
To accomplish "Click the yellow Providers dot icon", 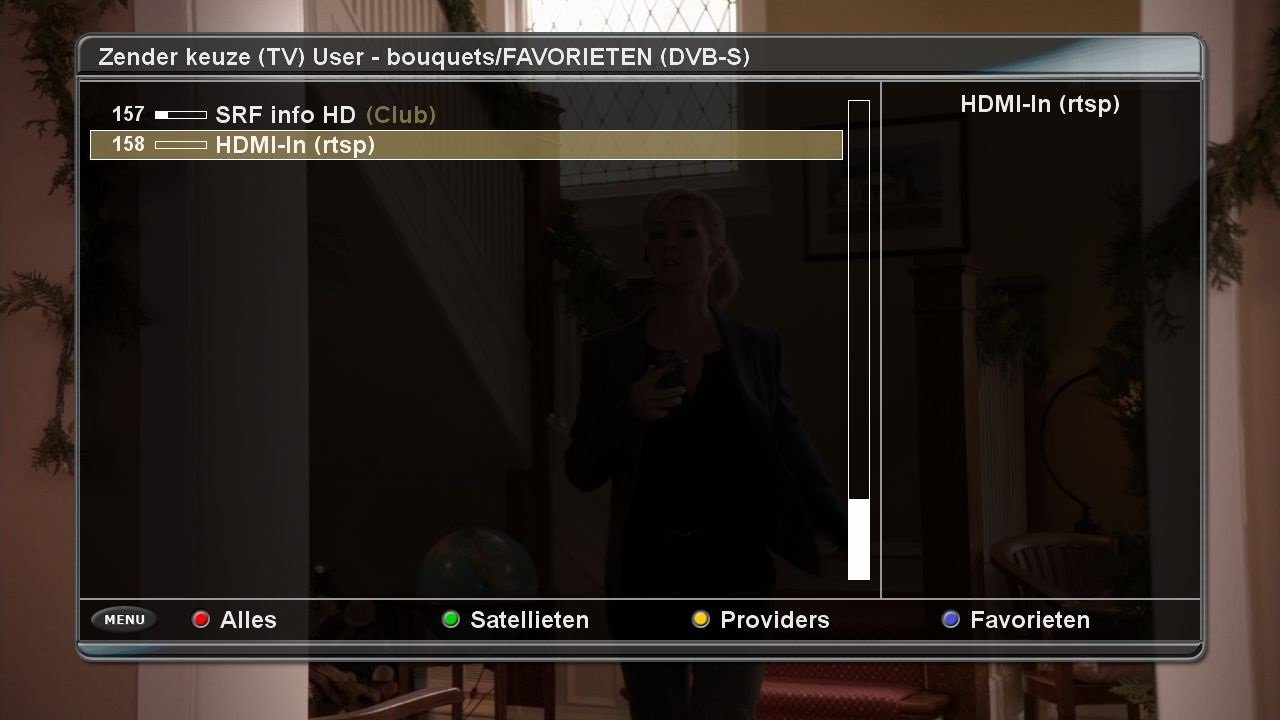I will pos(701,619).
